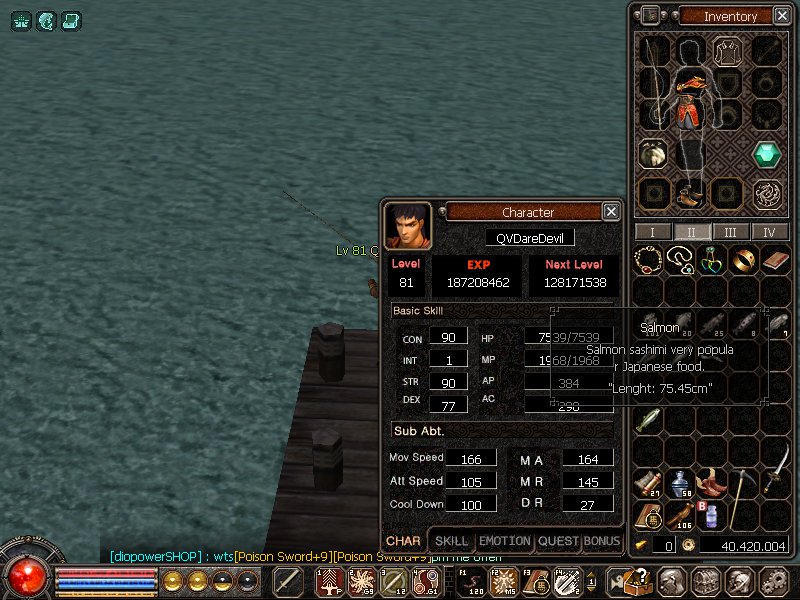Click the green emerald equipment slot
Screen dimensions: 800x600
[768, 154]
